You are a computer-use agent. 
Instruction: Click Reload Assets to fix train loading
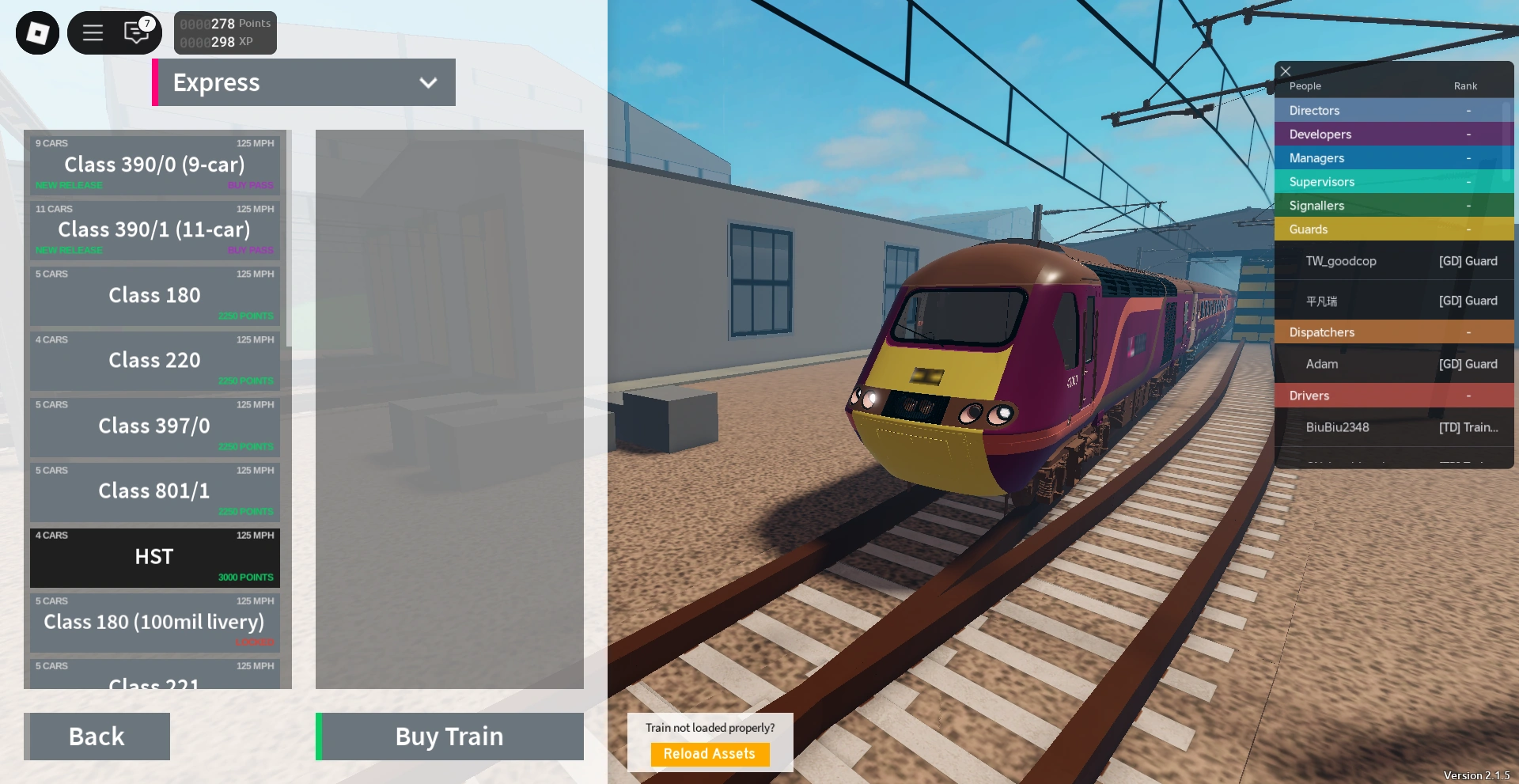pos(709,754)
